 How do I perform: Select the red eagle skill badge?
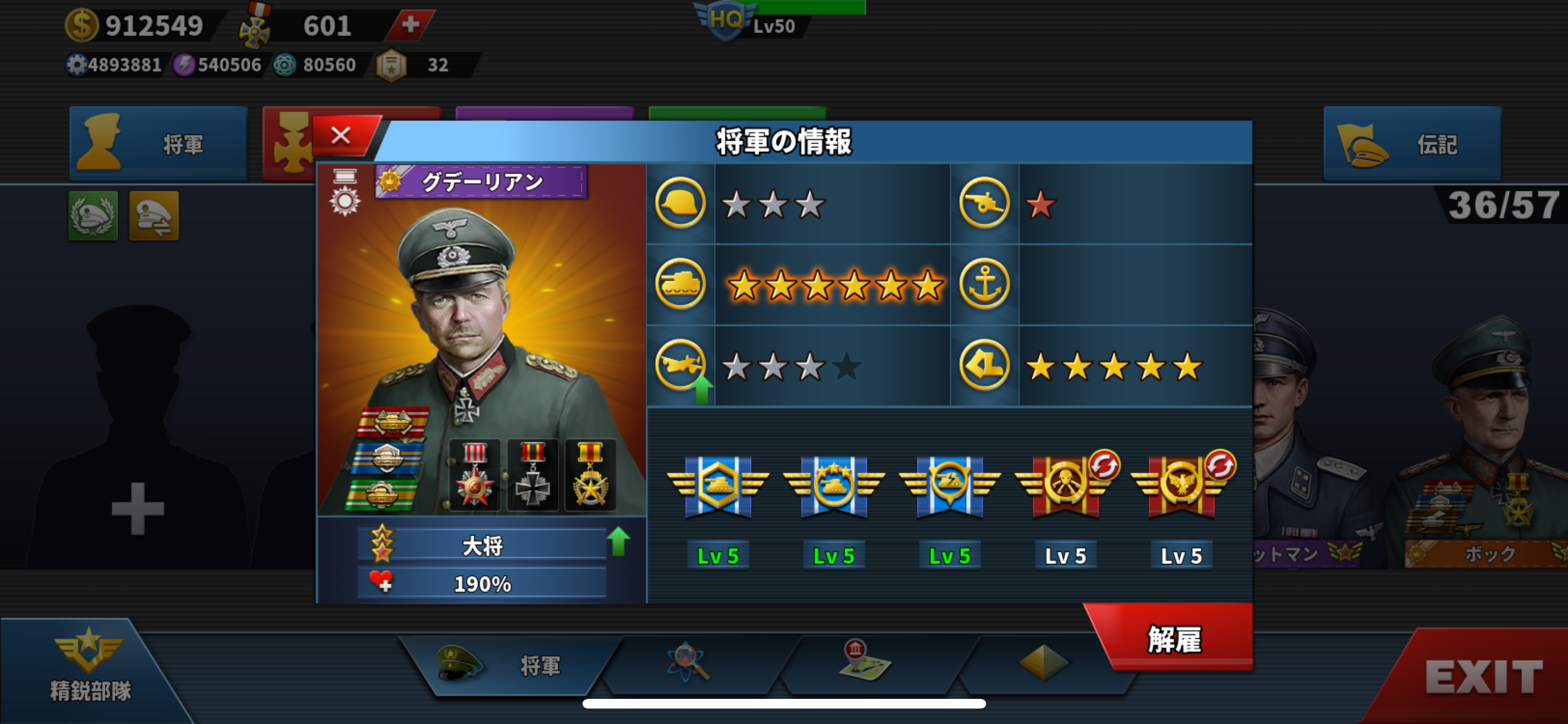pyautogui.click(x=1181, y=486)
